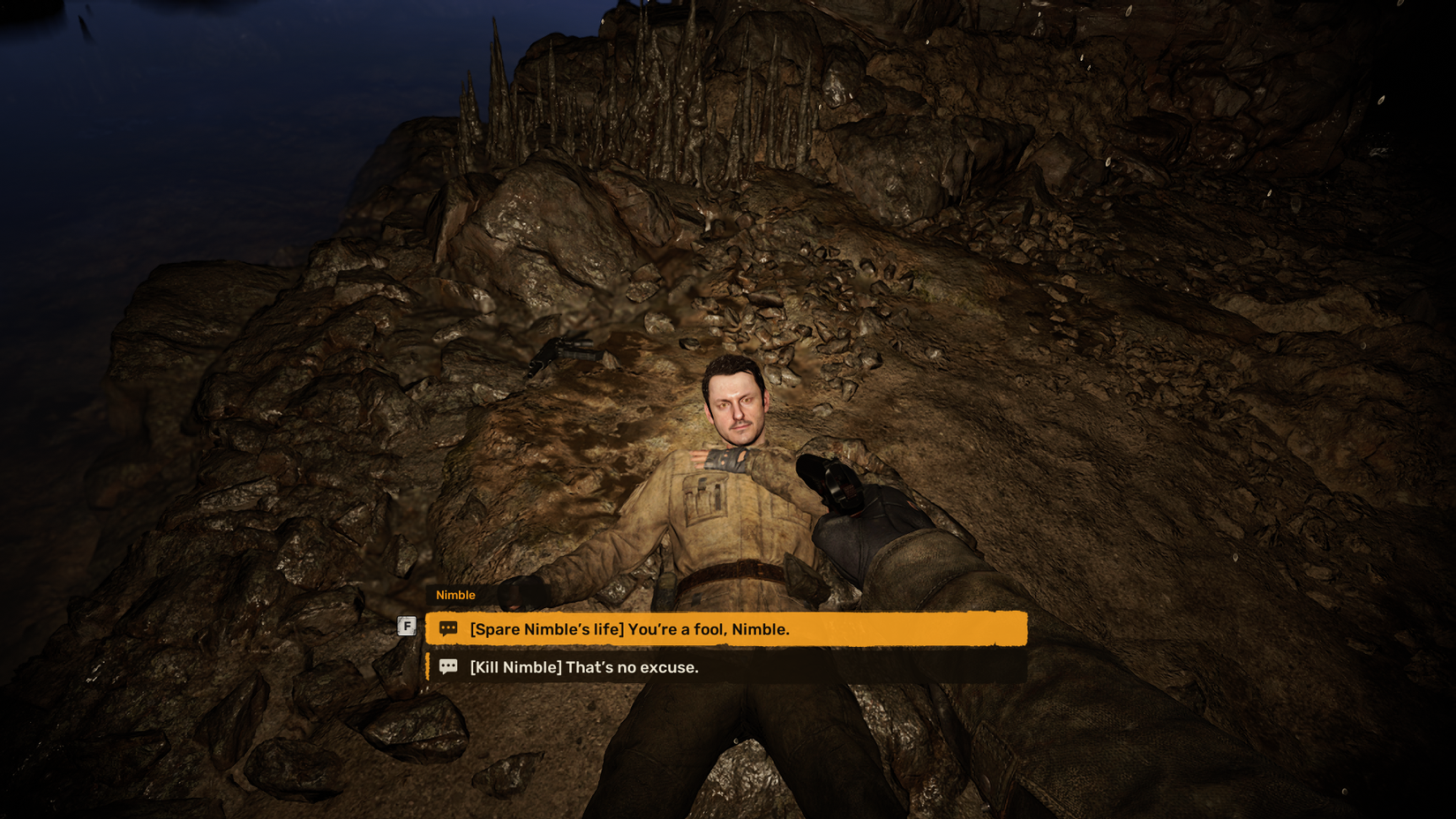Screen dimensions: 1456x819
Task: Click the speech bubble icon on the spare option
Action: pyautogui.click(x=448, y=627)
